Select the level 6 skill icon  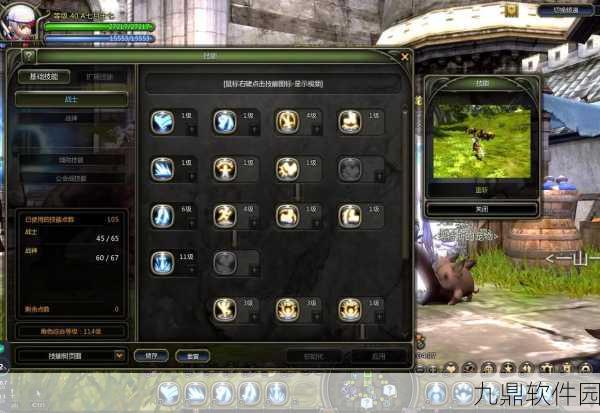pos(162,215)
